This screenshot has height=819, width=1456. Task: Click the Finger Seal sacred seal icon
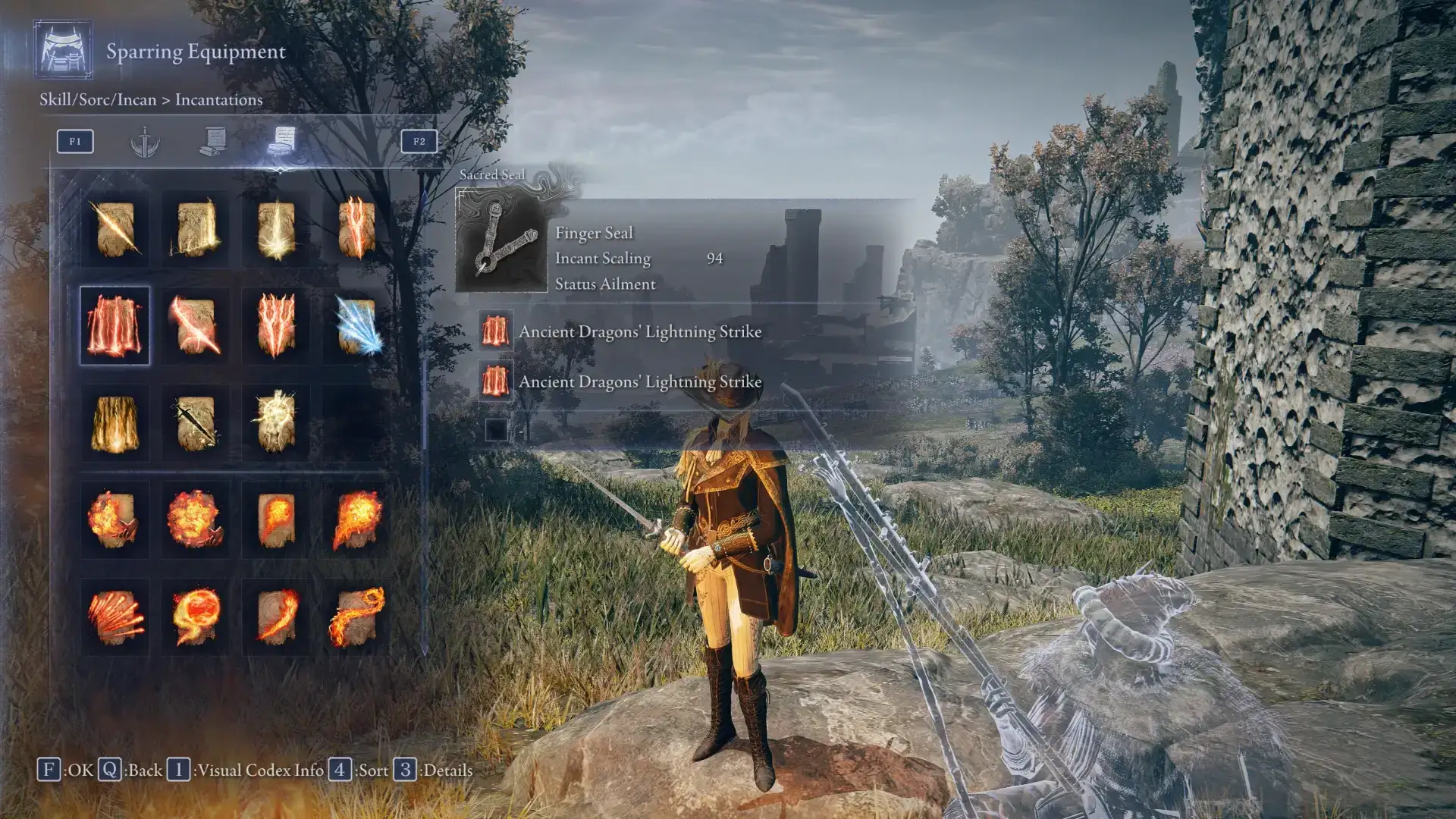(501, 241)
